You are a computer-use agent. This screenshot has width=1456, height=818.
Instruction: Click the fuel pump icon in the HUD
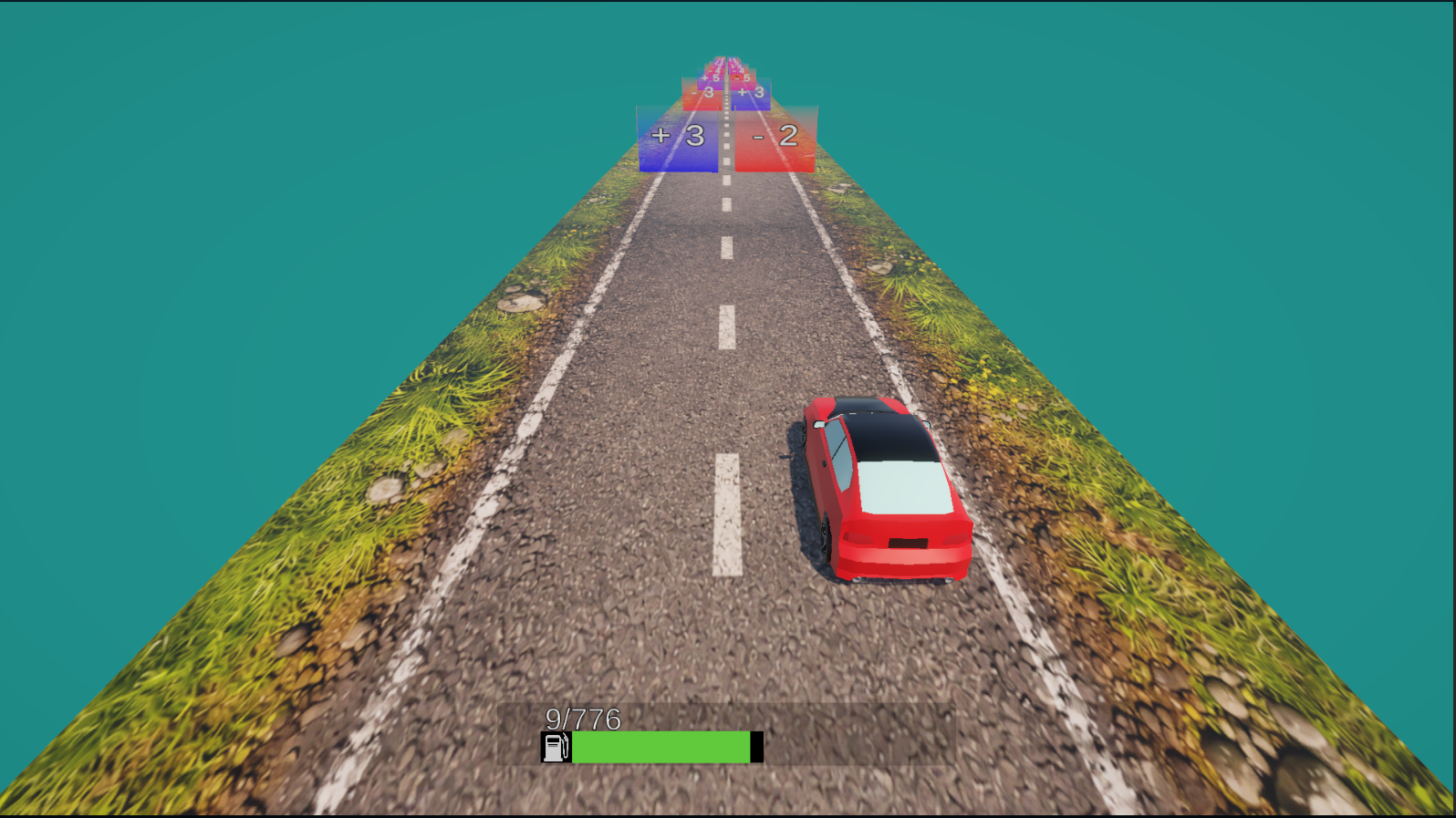point(557,750)
